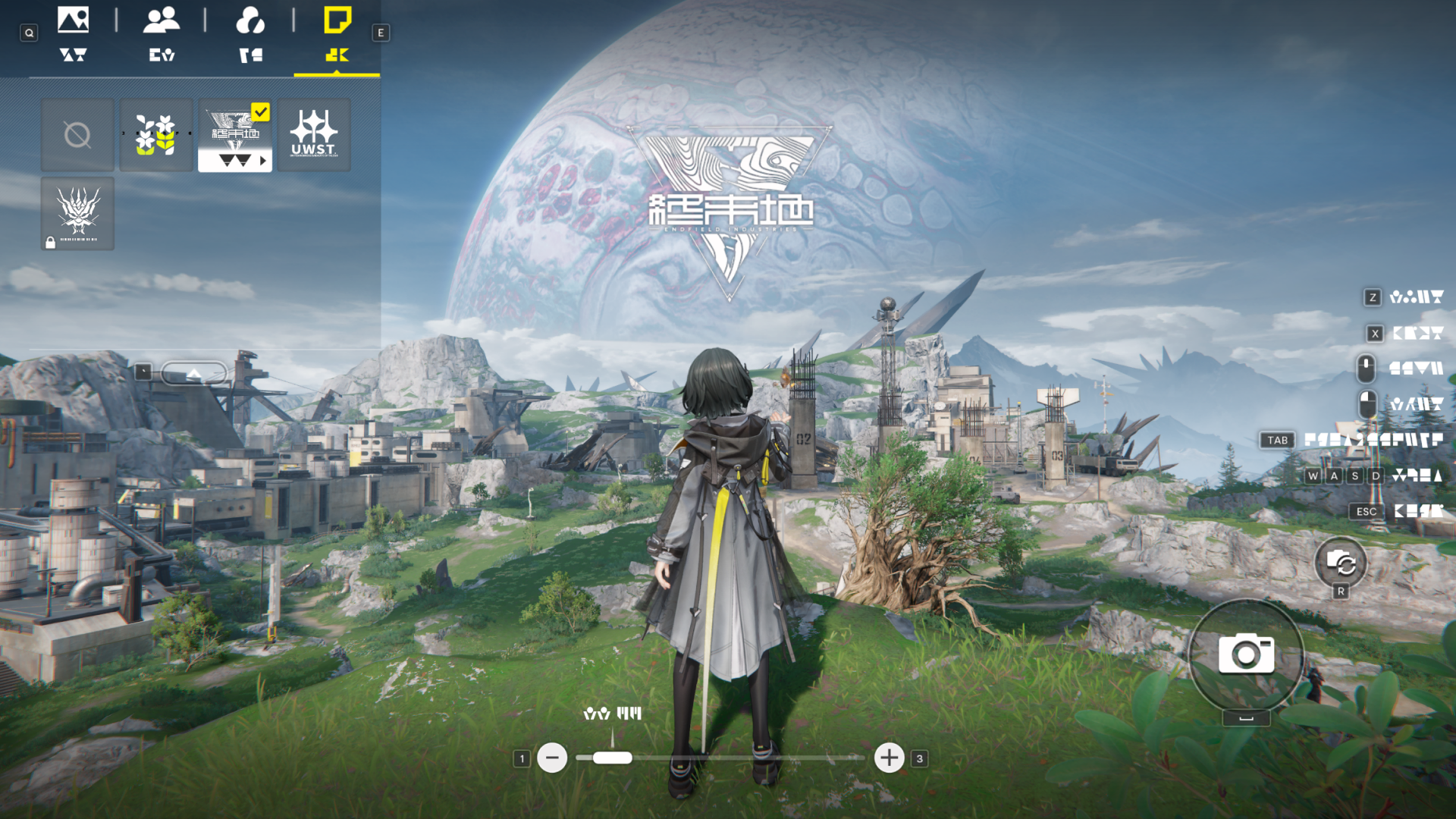Select the three-circles effects tab
1456x819 pixels.
(x=250, y=34)
